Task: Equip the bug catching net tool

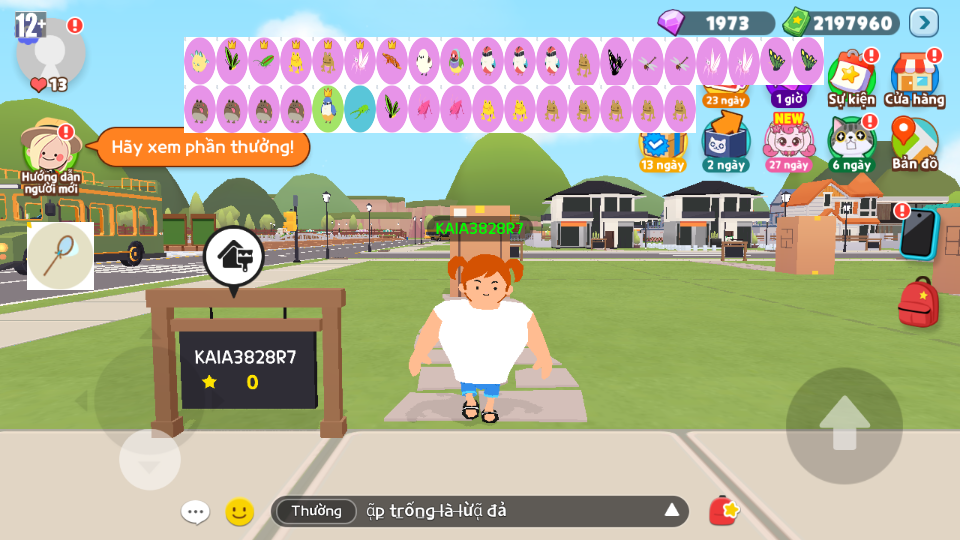Action: point(60,256)
